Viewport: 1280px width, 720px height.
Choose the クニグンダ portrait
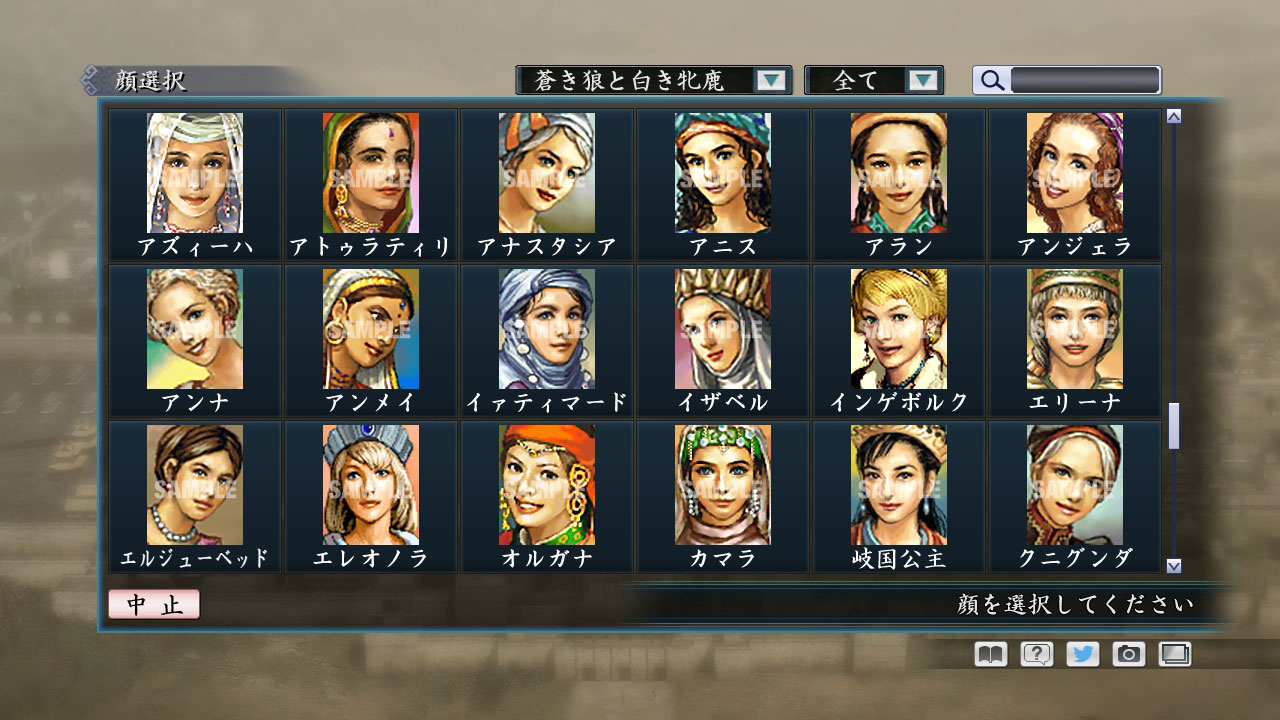[1075, 484]
